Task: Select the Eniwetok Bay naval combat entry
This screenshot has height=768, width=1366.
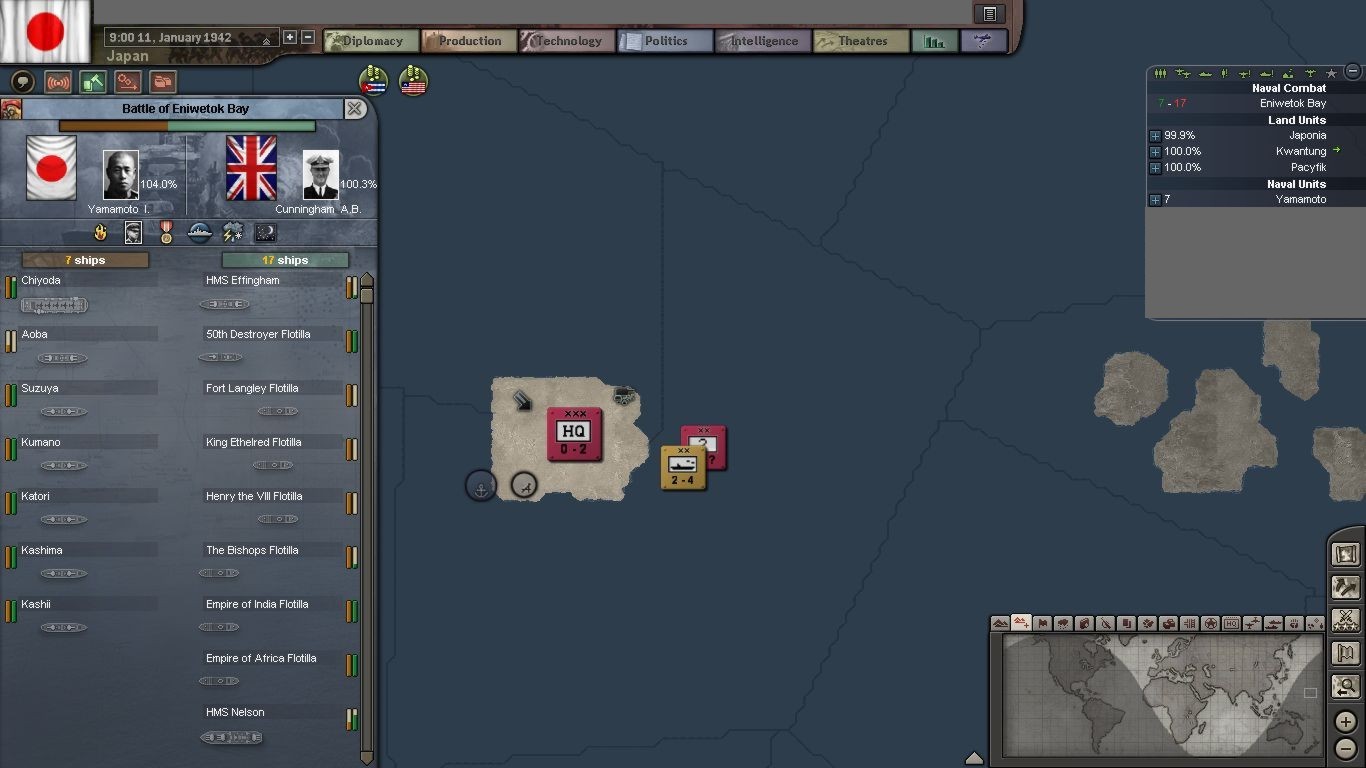Action: click(1292, 103)
